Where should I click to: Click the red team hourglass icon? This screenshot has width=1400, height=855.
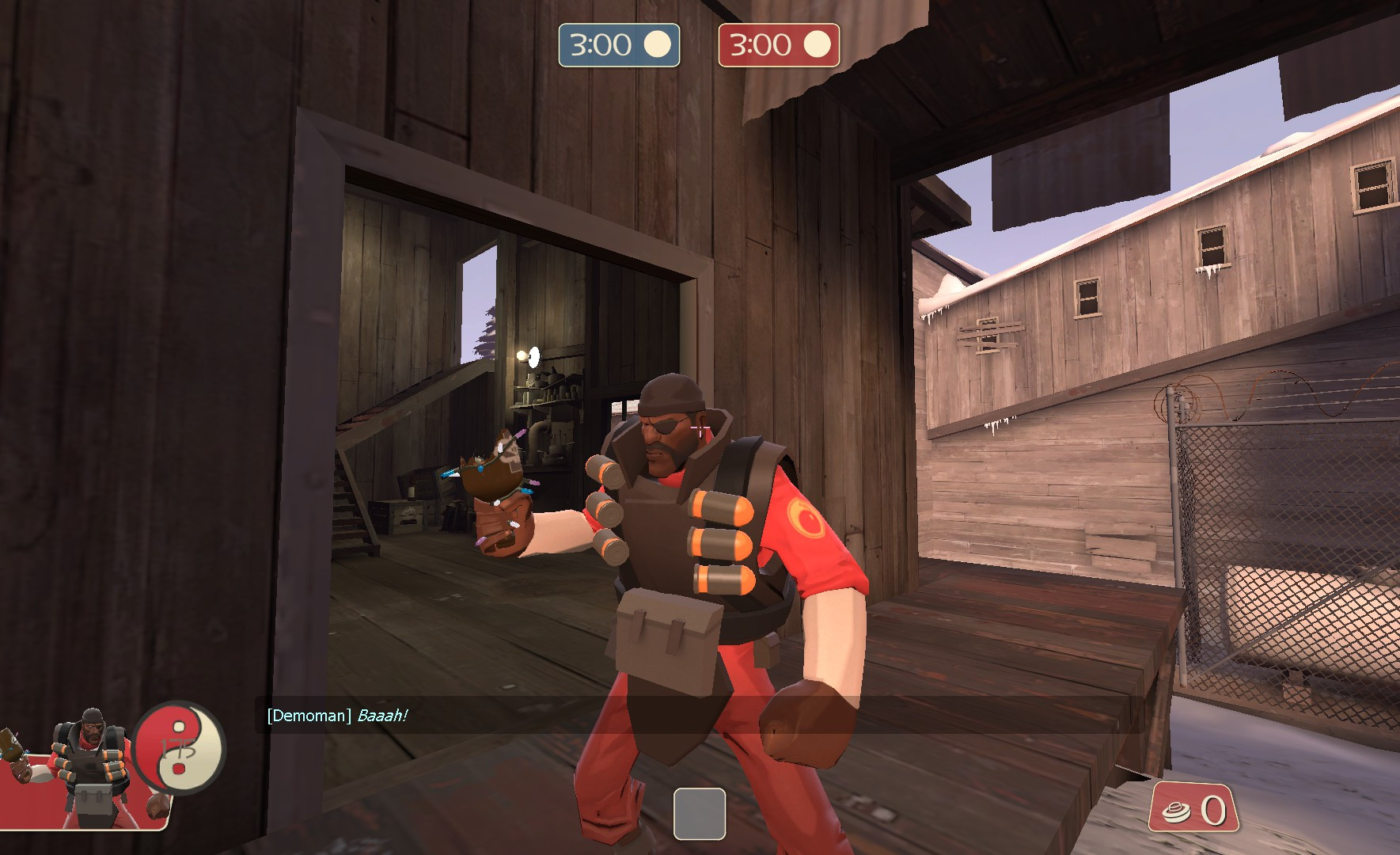pos(816,45)
